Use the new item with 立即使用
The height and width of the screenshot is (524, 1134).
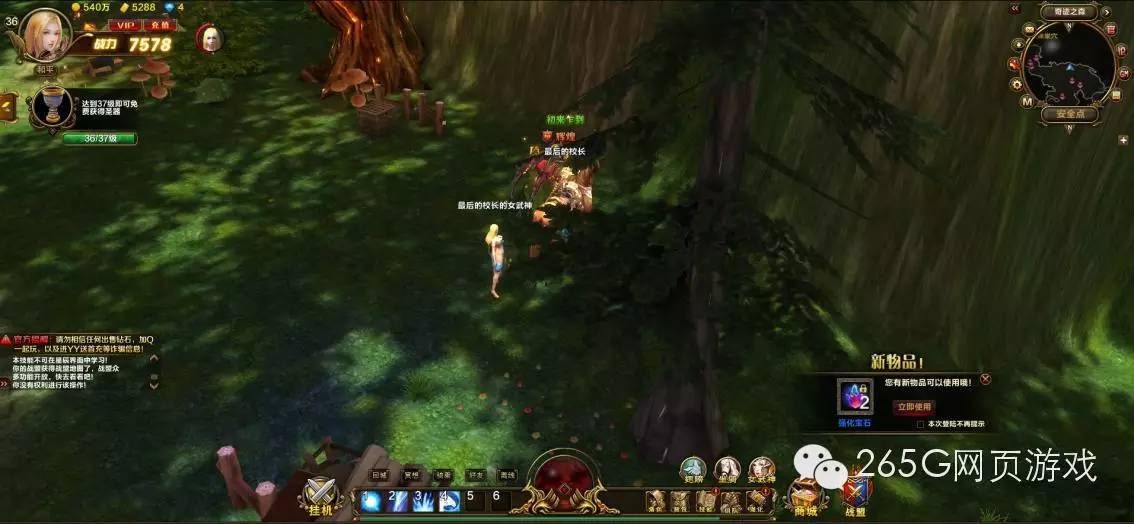click(914, 407)
